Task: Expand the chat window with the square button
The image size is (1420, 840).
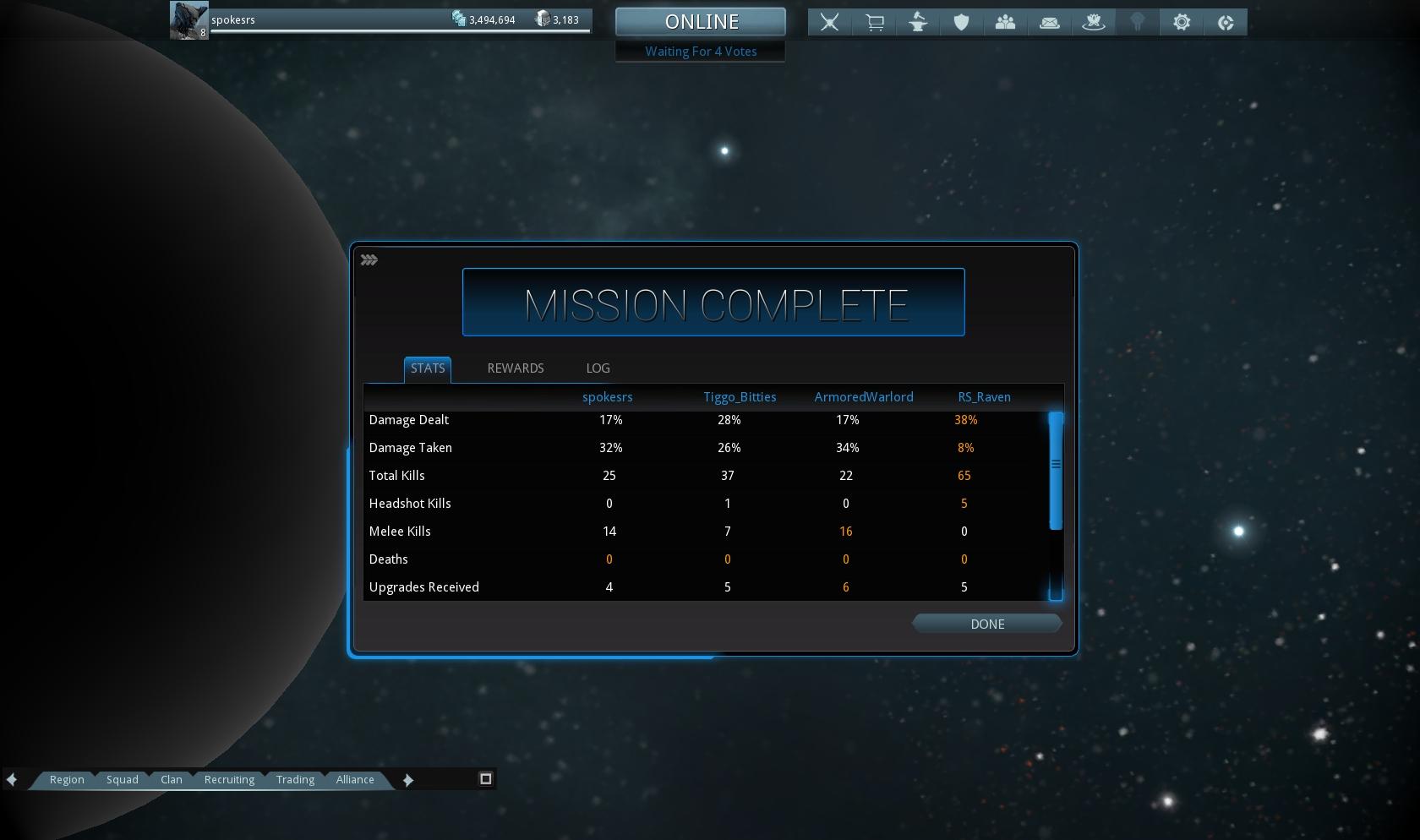Action: tap(486, 779)
